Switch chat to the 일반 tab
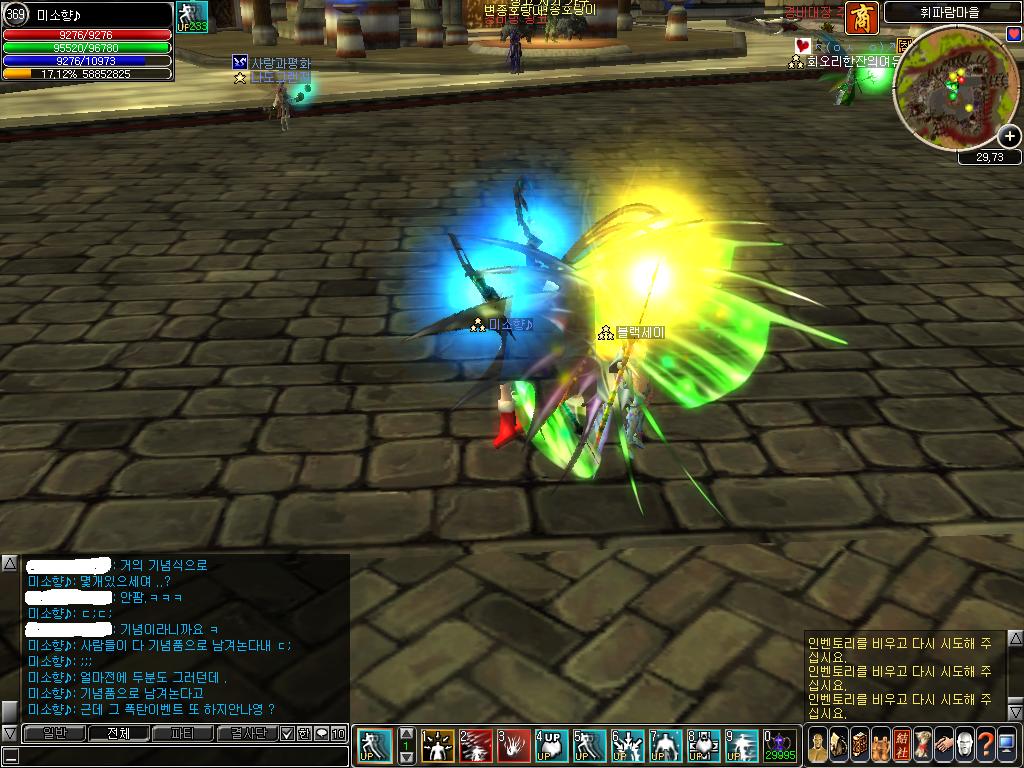The height and width of the screenshot is (768, 1024). tap(54, 733)
